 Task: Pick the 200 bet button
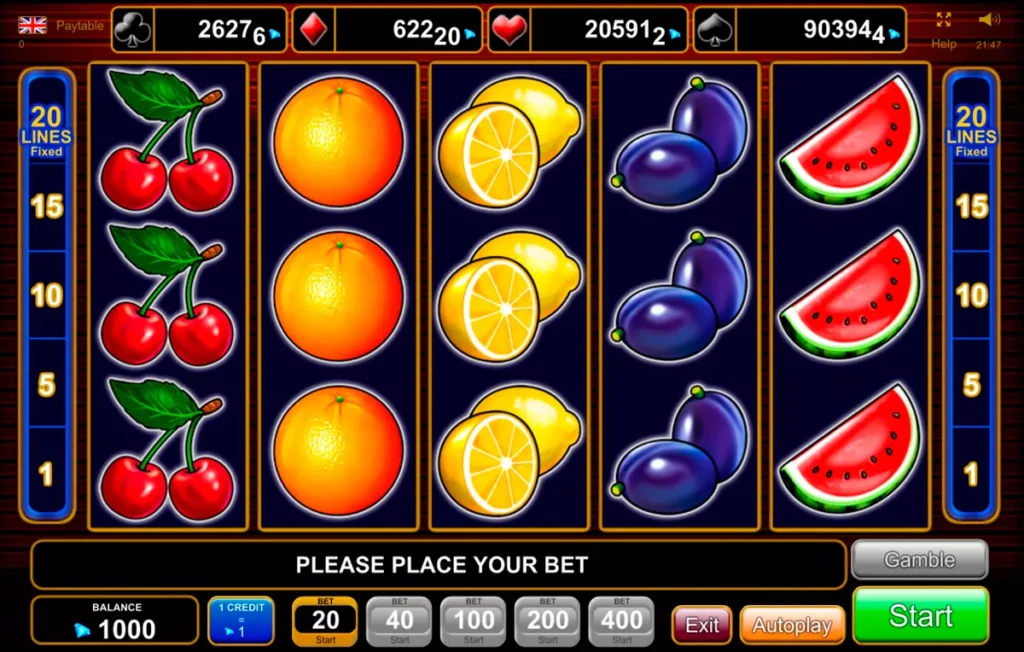547,621
